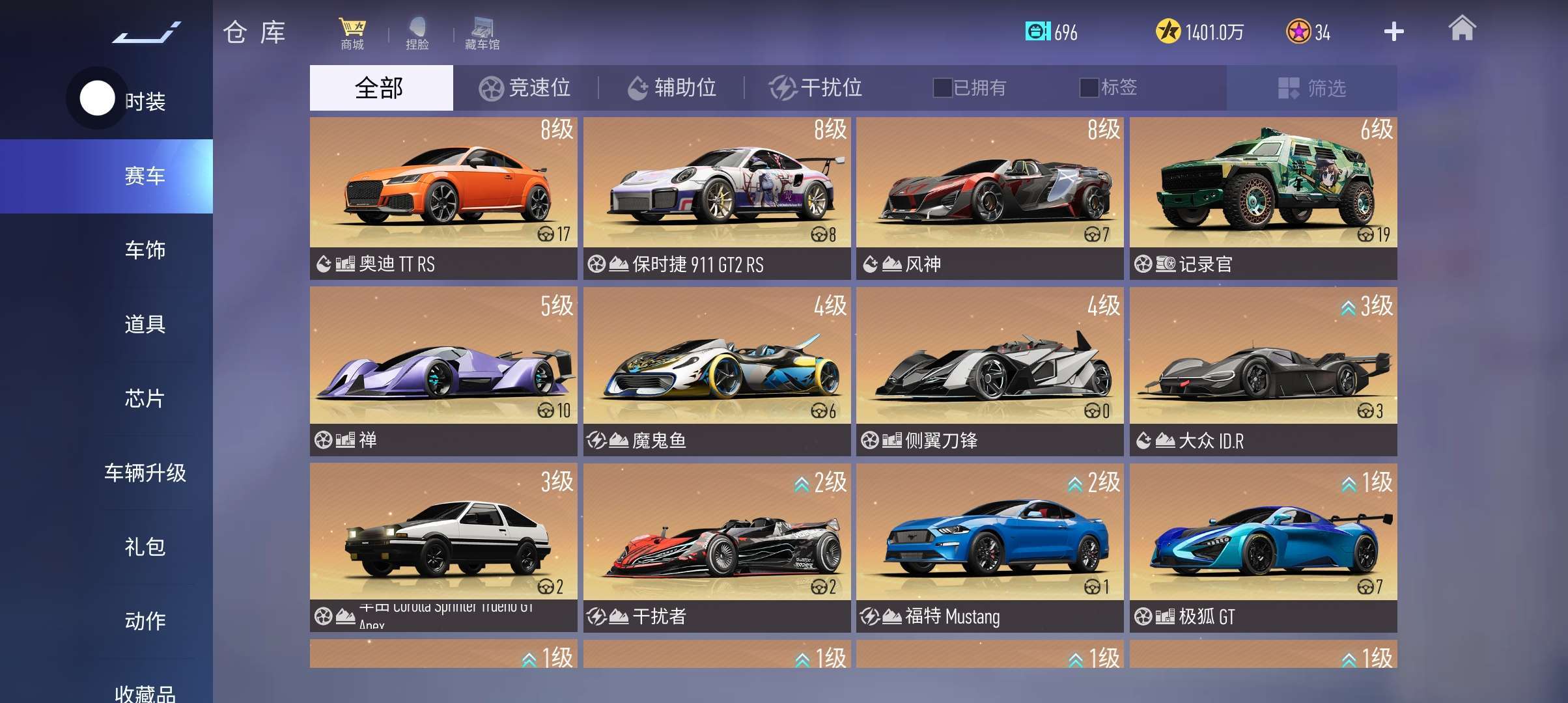Visit the 藏车馆 car gallery
The height and width of the screenshot is (703, 1568).
(x=483, y=33)
